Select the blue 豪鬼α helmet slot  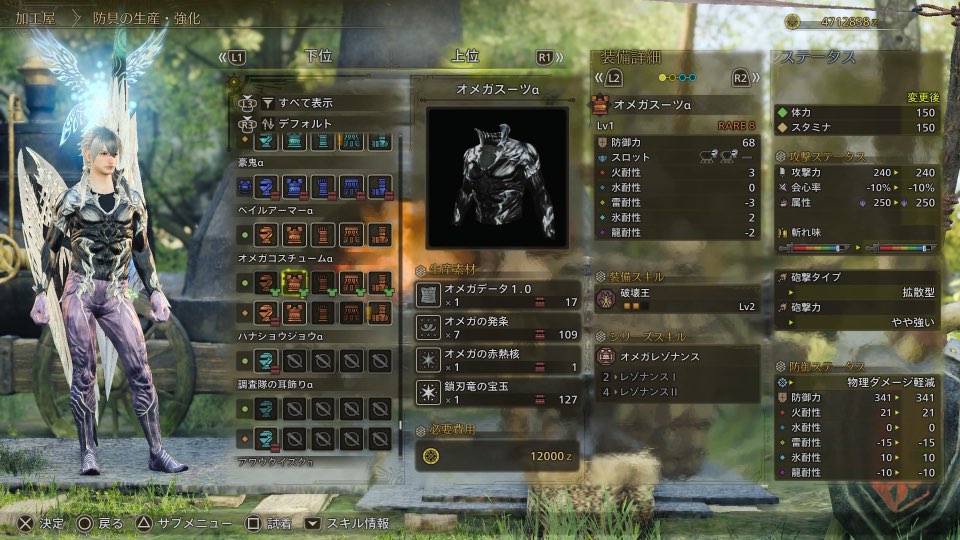tap(265, 186)
